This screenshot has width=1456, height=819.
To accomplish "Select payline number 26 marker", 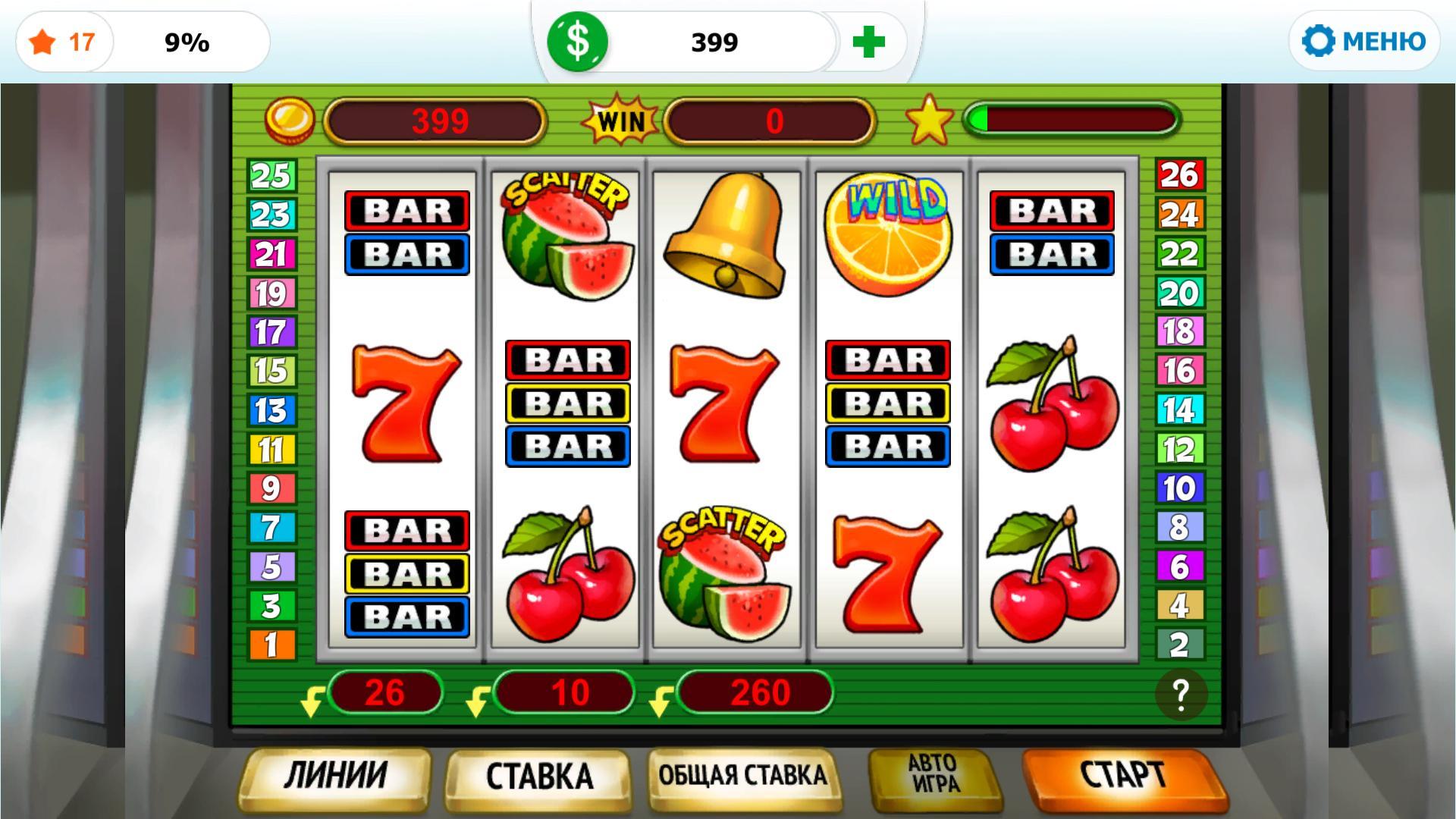I will point(1179,176).
